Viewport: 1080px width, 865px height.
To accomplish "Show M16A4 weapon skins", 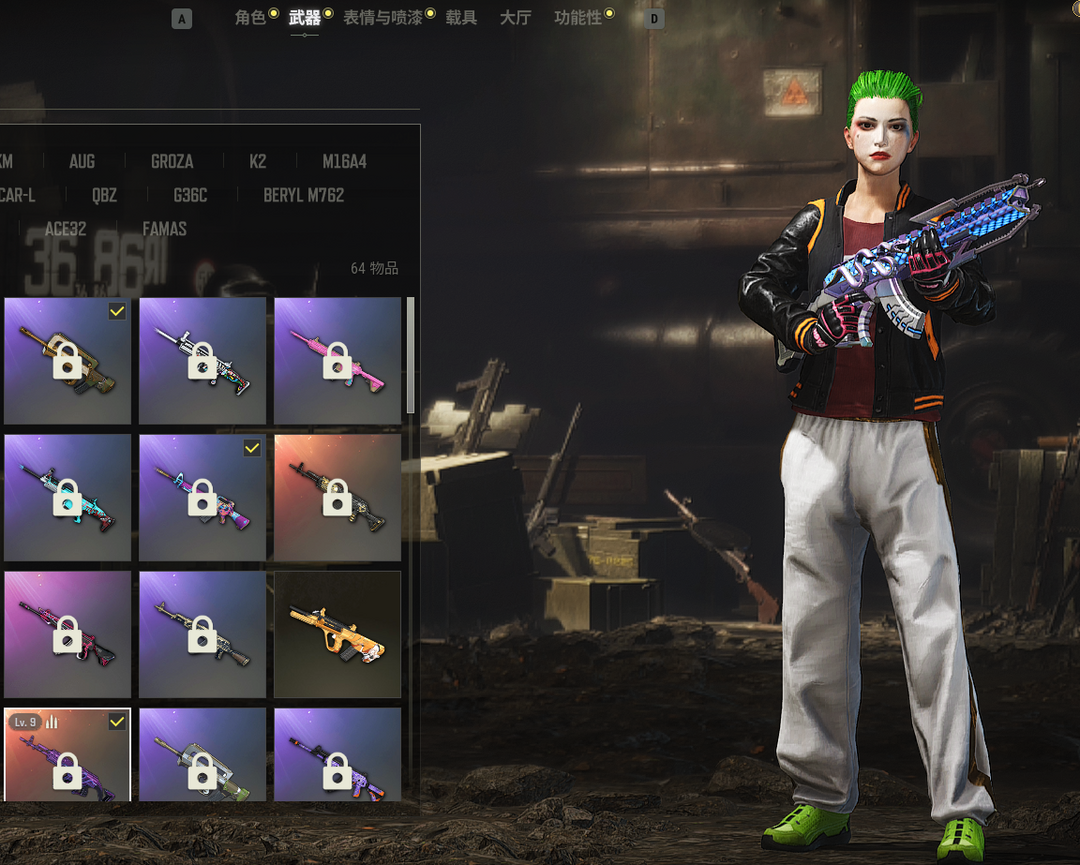I will pos(344,162).
